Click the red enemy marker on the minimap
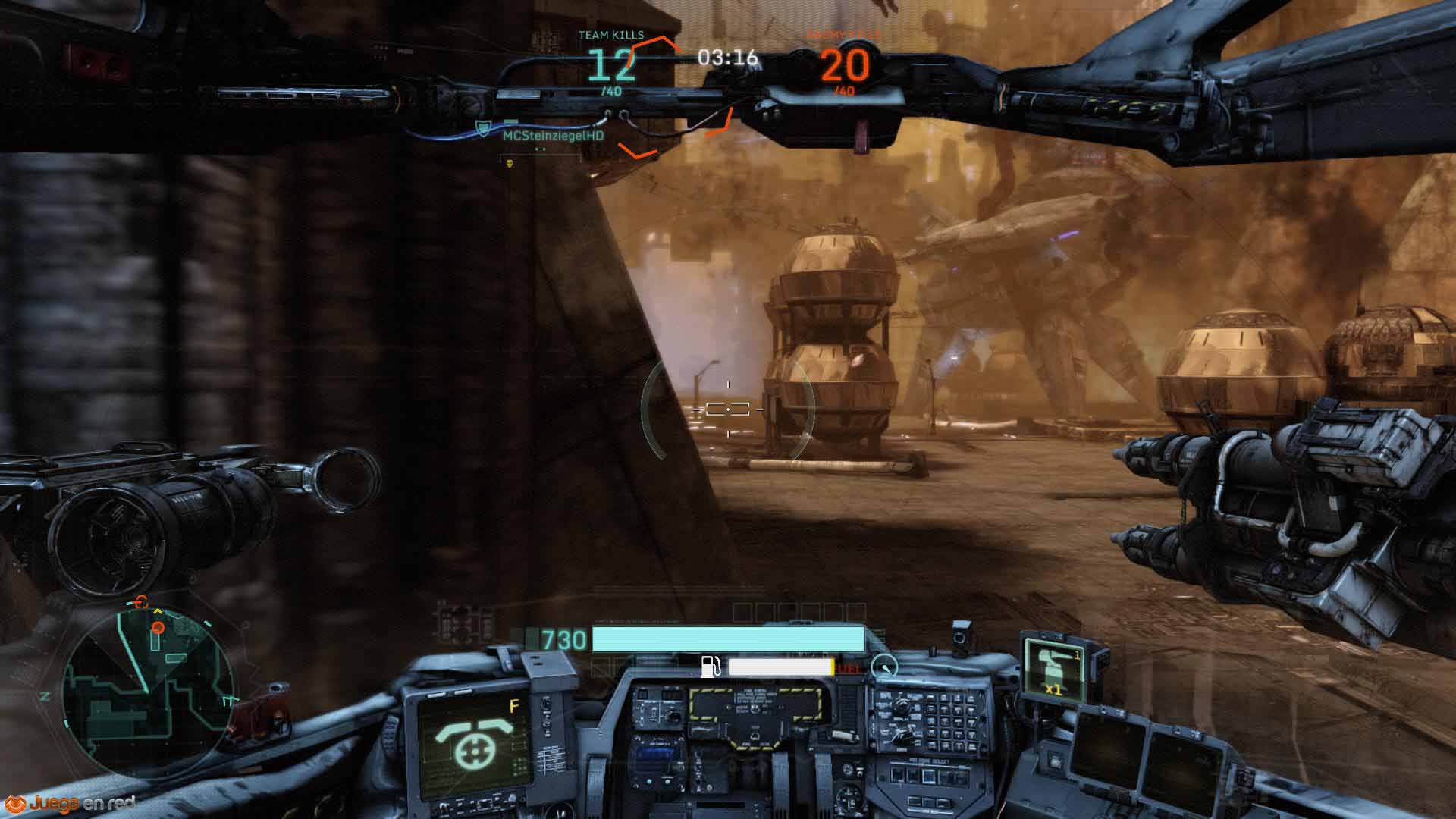 coord(158,627)
